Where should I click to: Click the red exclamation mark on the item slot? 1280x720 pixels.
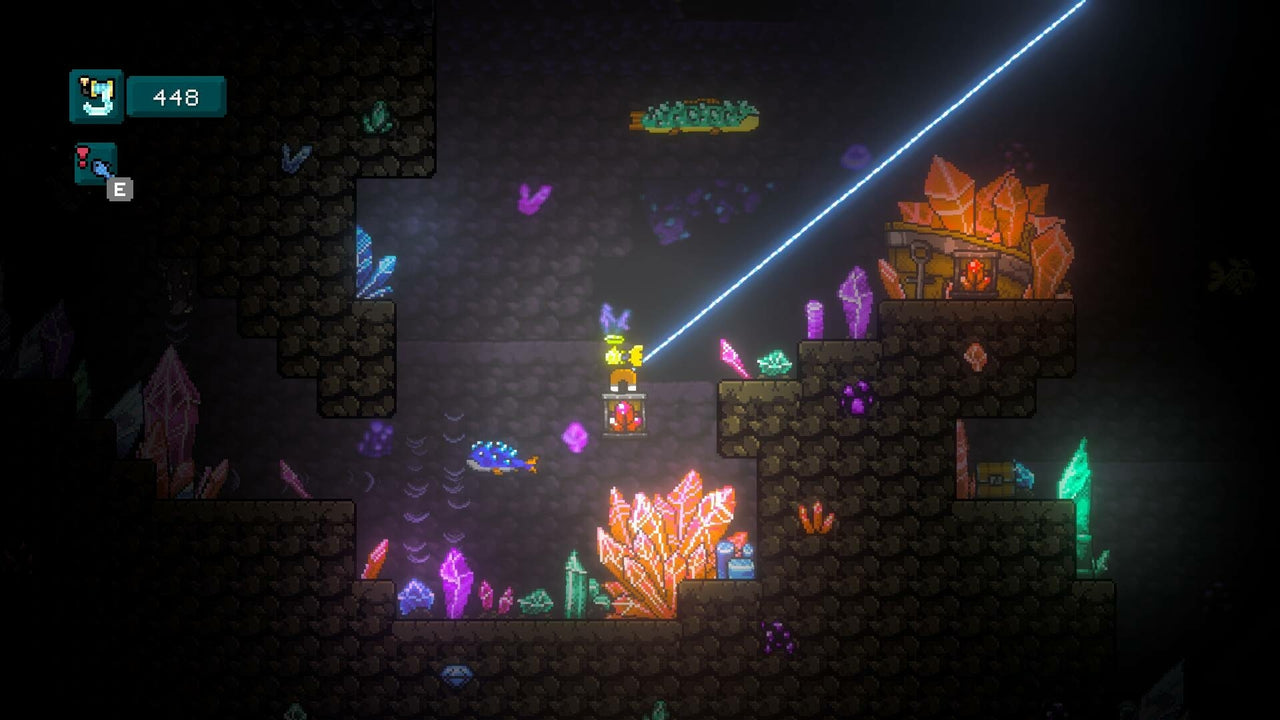click(x=83, y=157)
